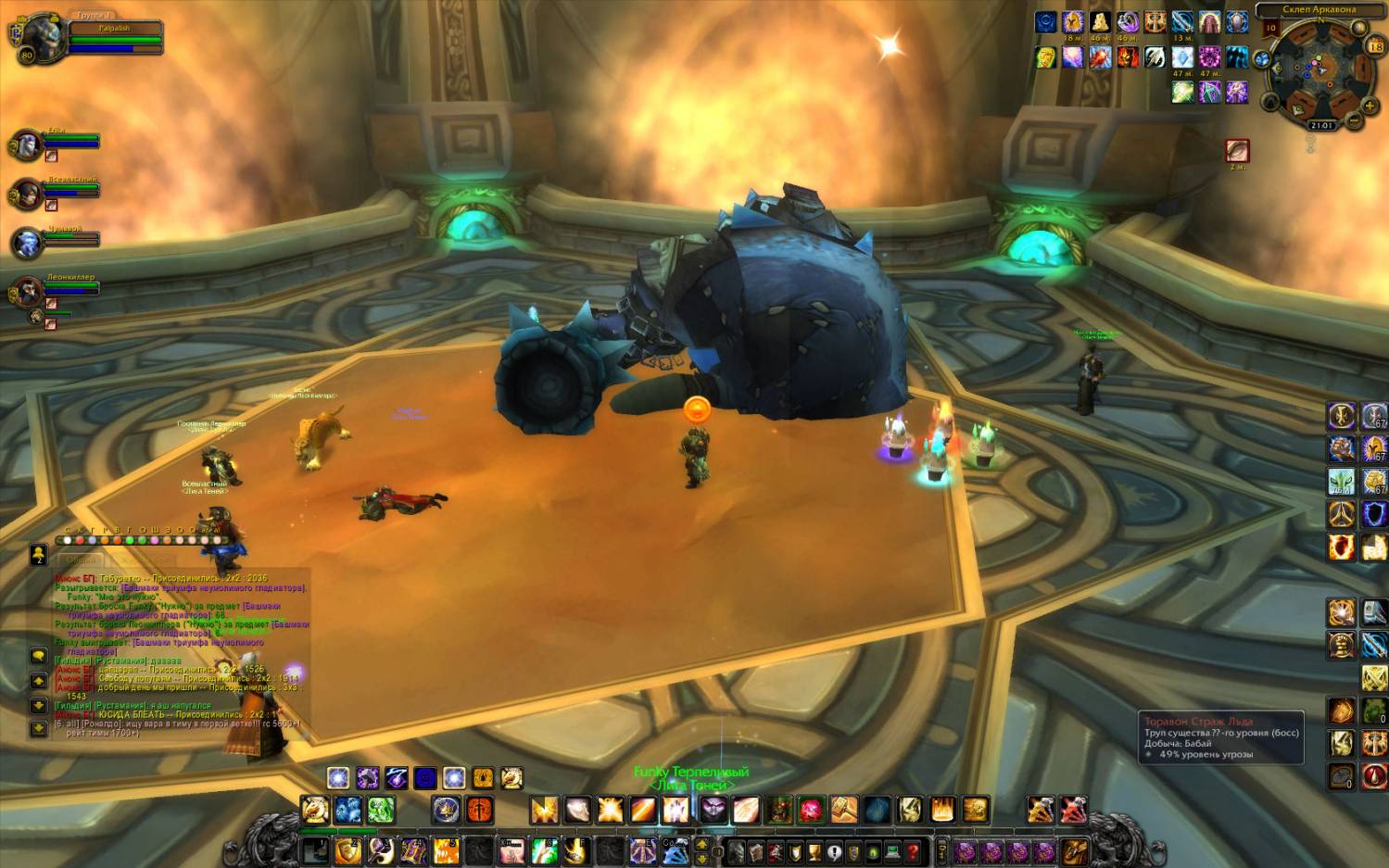The width and height of the screenshot is (1389, 868).
Task: Open the red question mark help button
Action: (x=913, y=851)
